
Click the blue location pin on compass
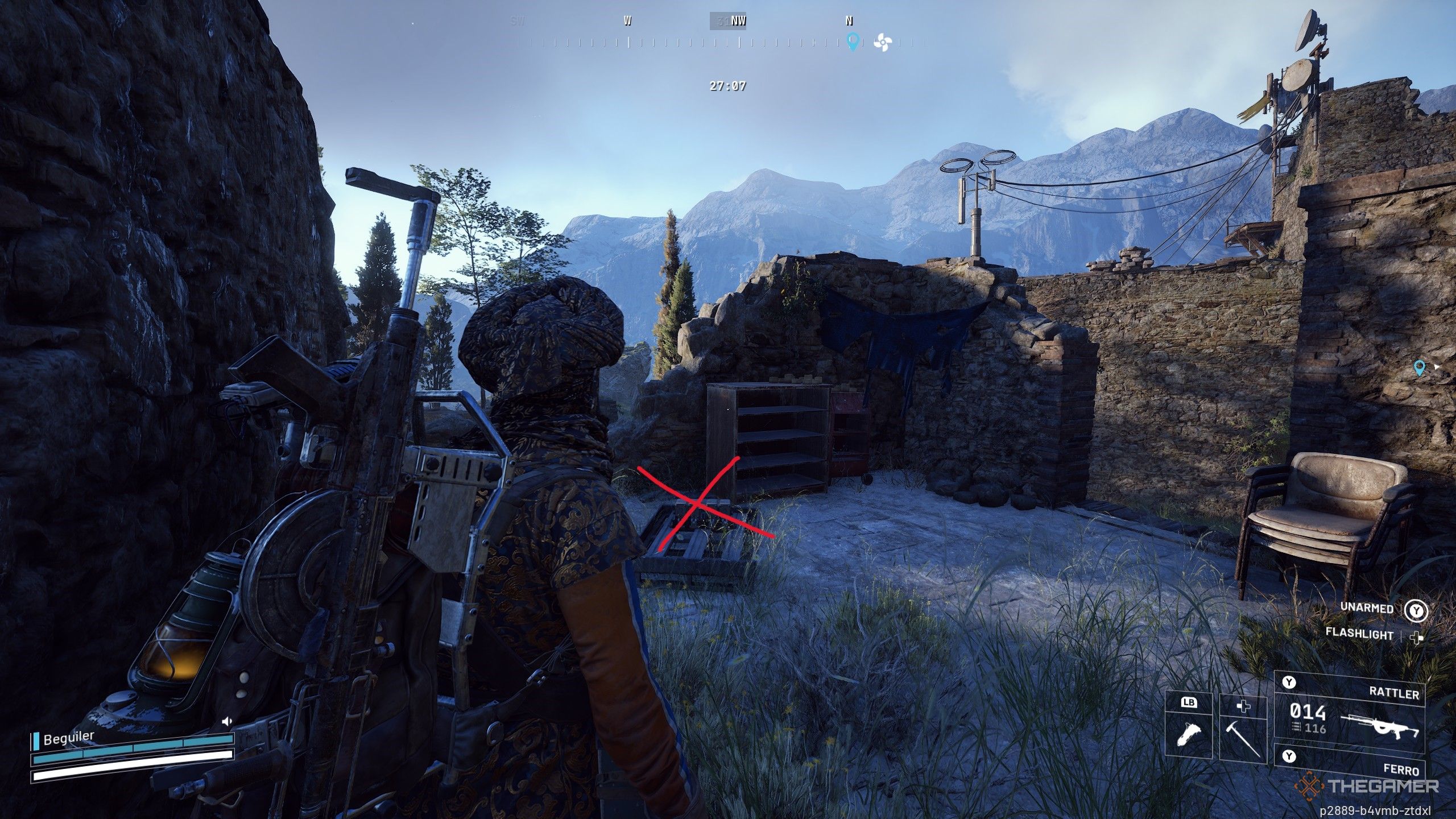click(x=852, y=41)
